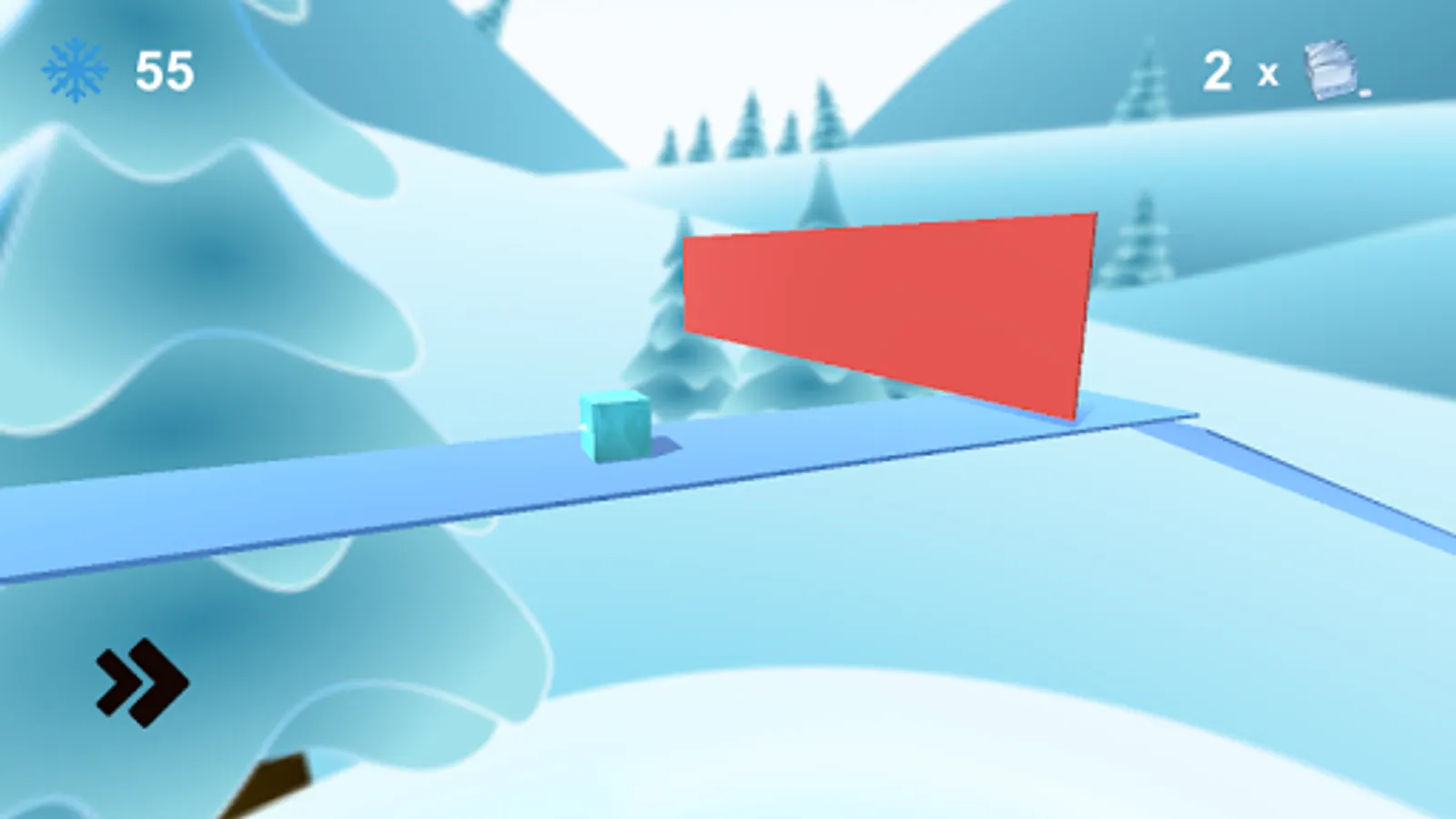Select the ice block inventory icon
This screenshot has width=1456, height=819.
(1329, 71)
